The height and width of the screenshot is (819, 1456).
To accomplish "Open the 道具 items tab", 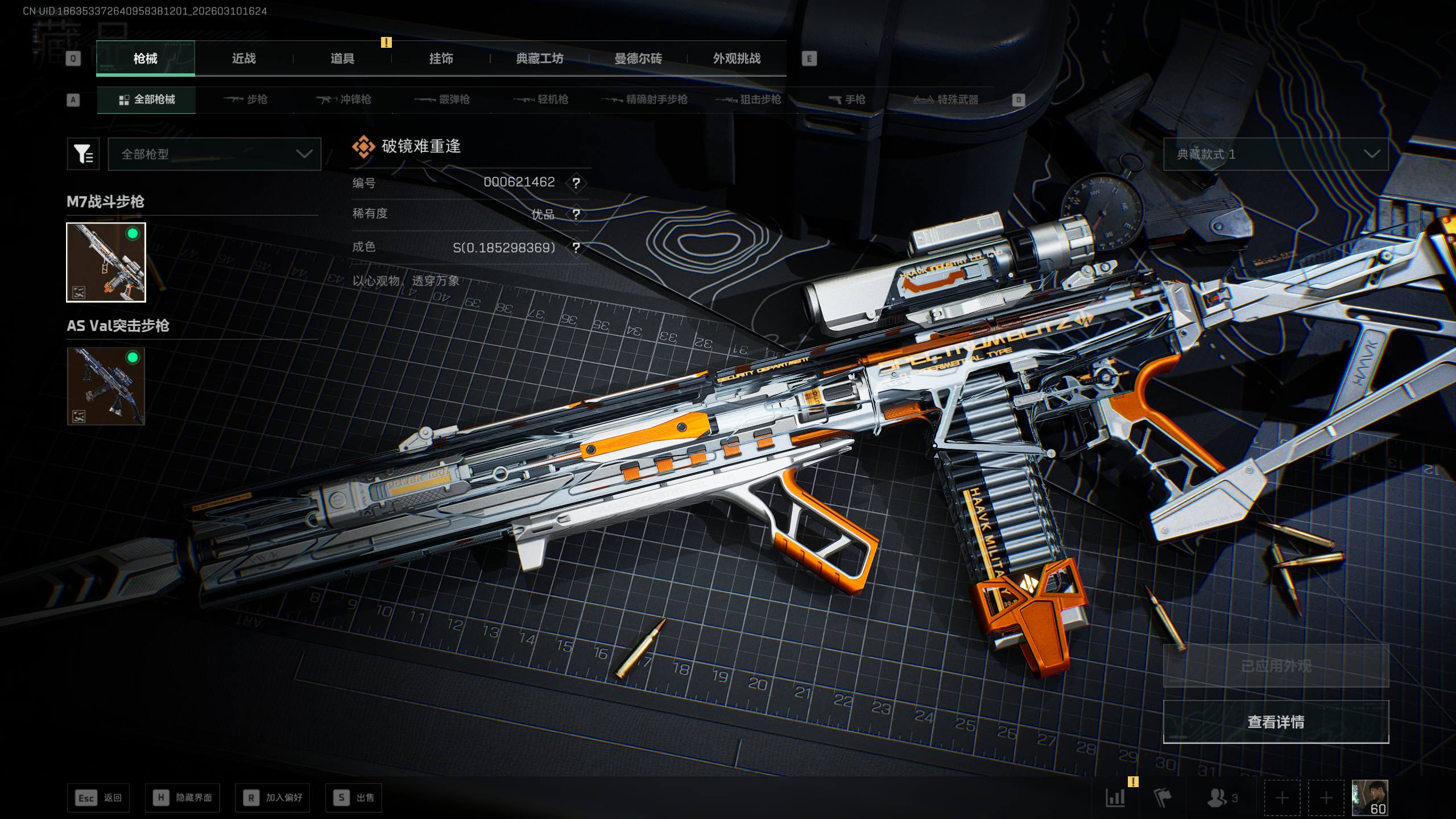I will click(x=342, y=59).
